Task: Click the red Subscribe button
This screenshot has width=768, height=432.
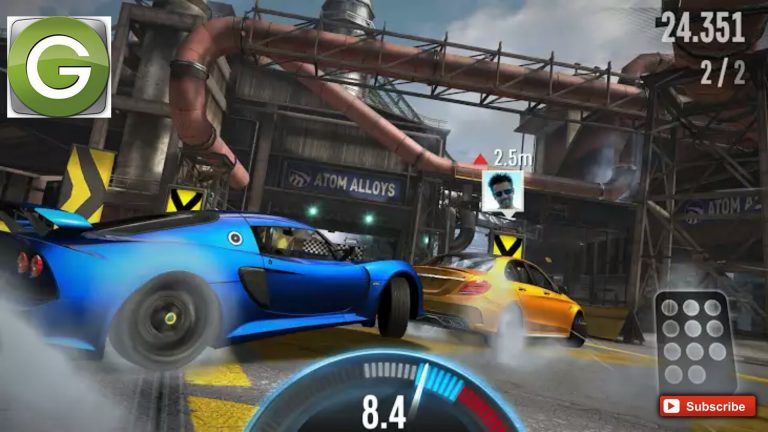Action: 707,406
